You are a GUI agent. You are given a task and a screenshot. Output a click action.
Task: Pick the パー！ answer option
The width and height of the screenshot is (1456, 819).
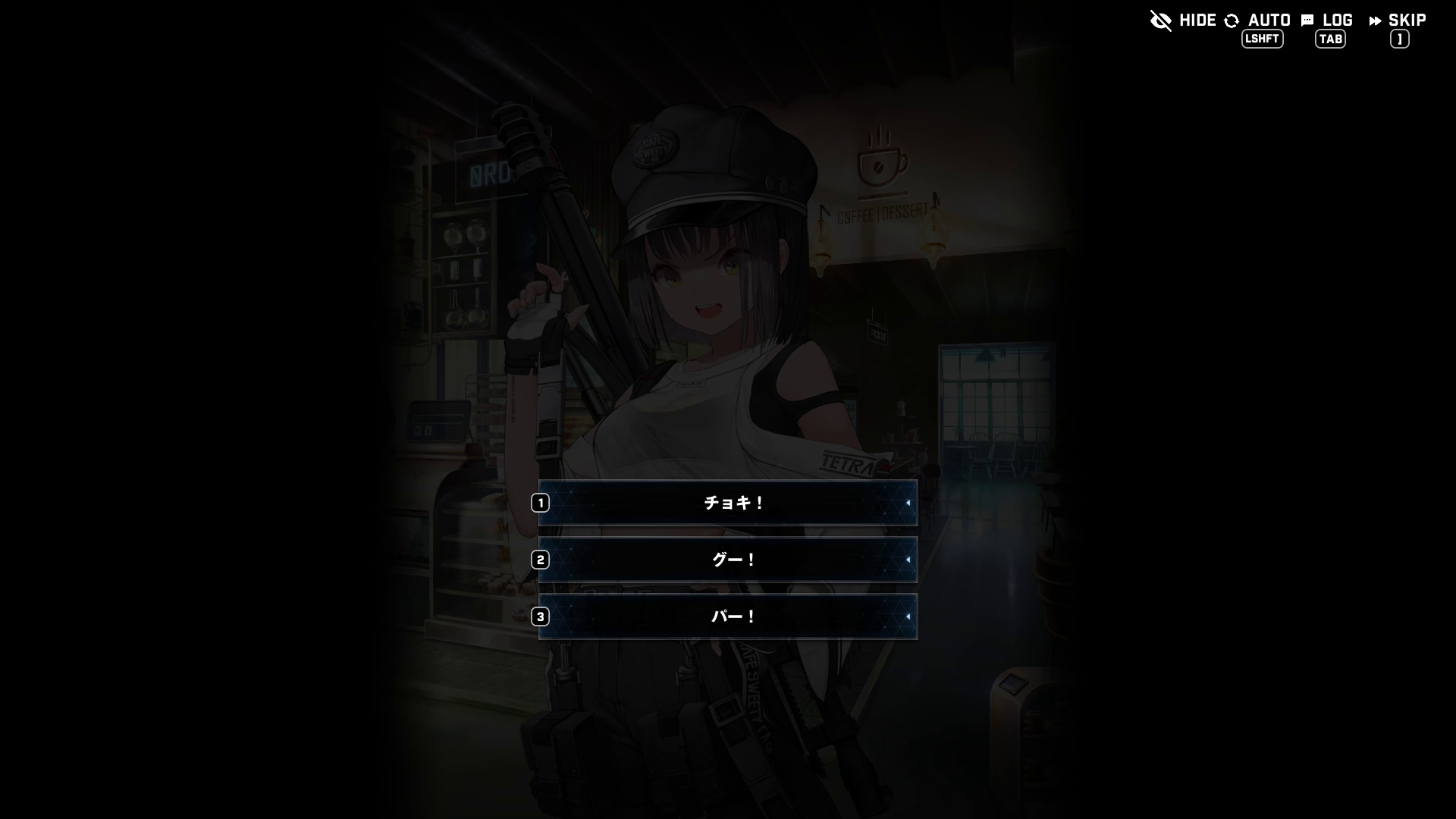point(728,617)
